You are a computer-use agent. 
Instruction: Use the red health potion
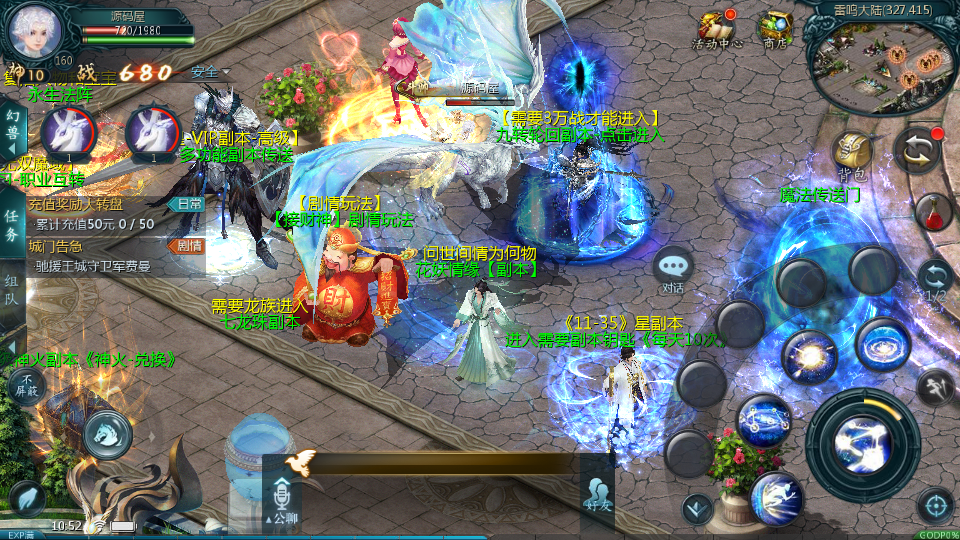click(x=932, y=212)
